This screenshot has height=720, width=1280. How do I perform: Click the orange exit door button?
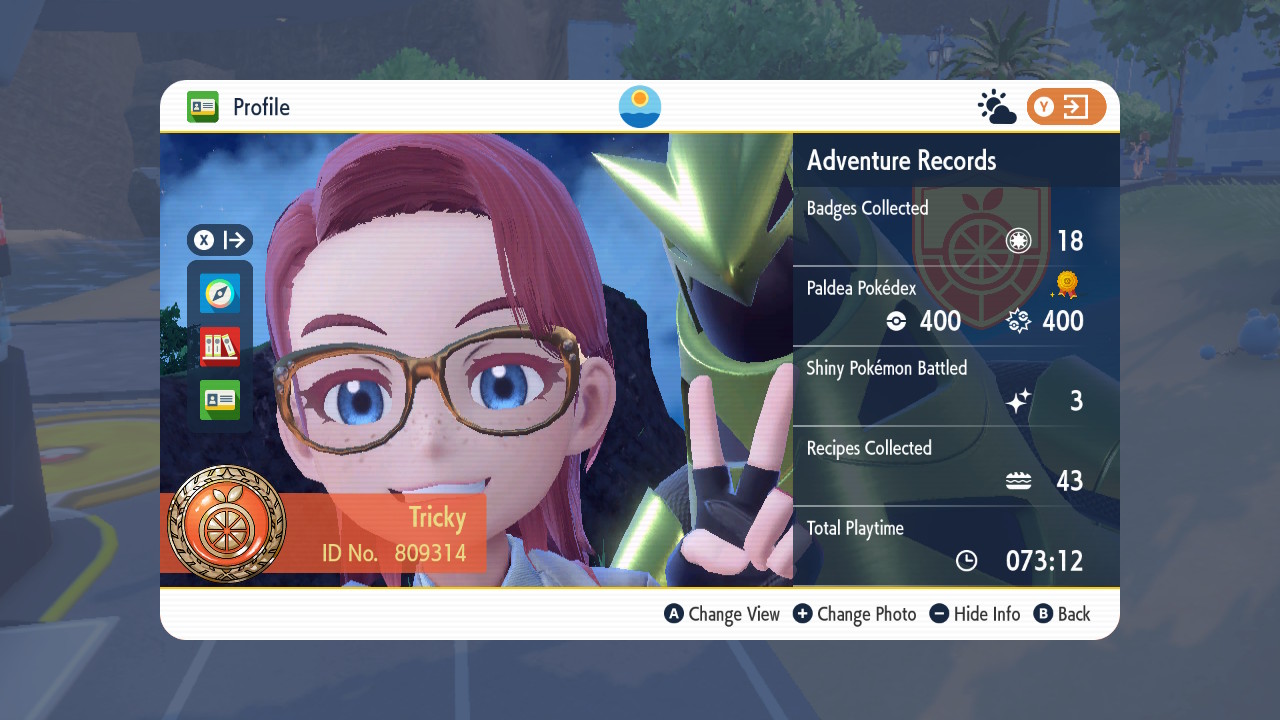[1066, 107]
